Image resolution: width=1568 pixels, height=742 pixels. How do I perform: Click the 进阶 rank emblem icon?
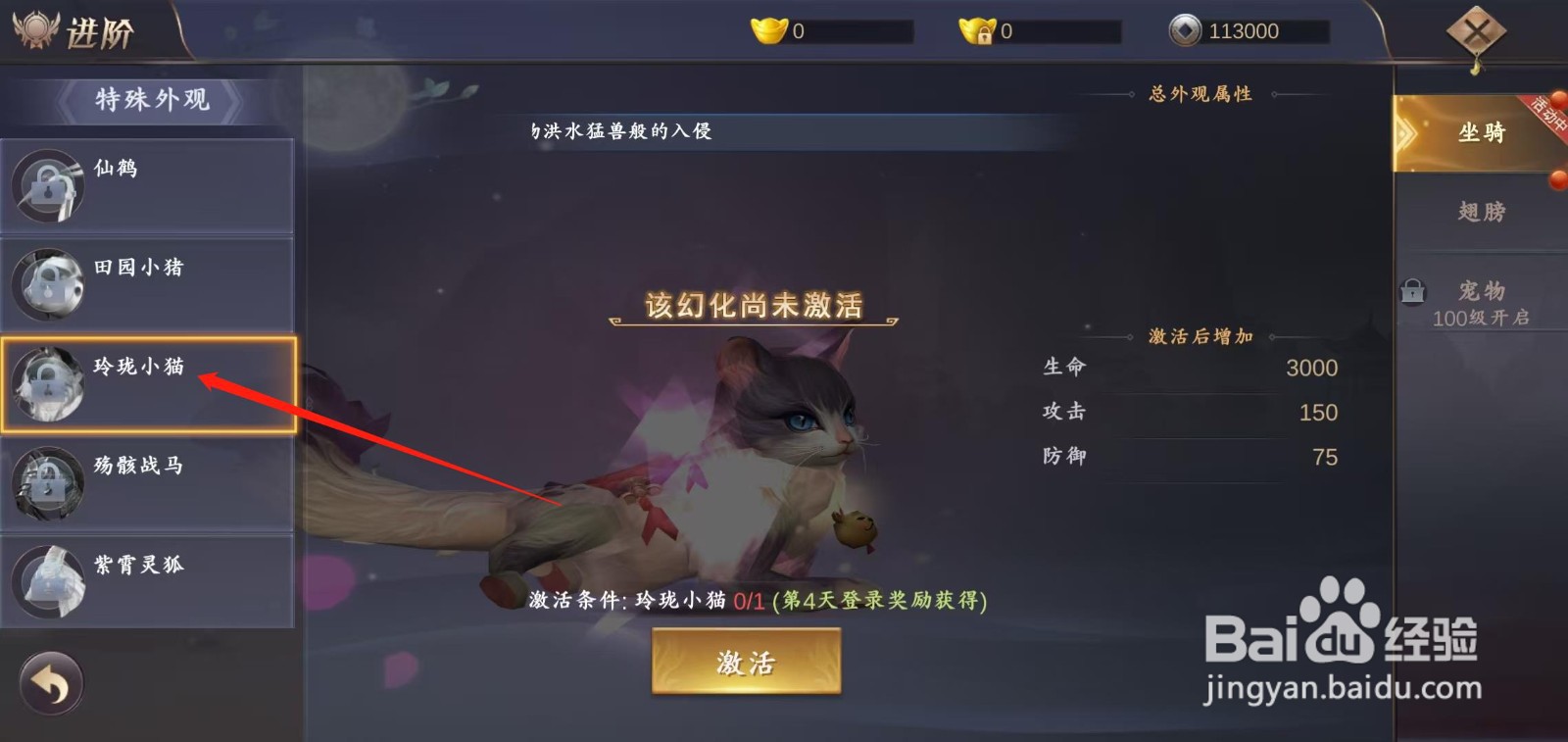pos(34,29)
